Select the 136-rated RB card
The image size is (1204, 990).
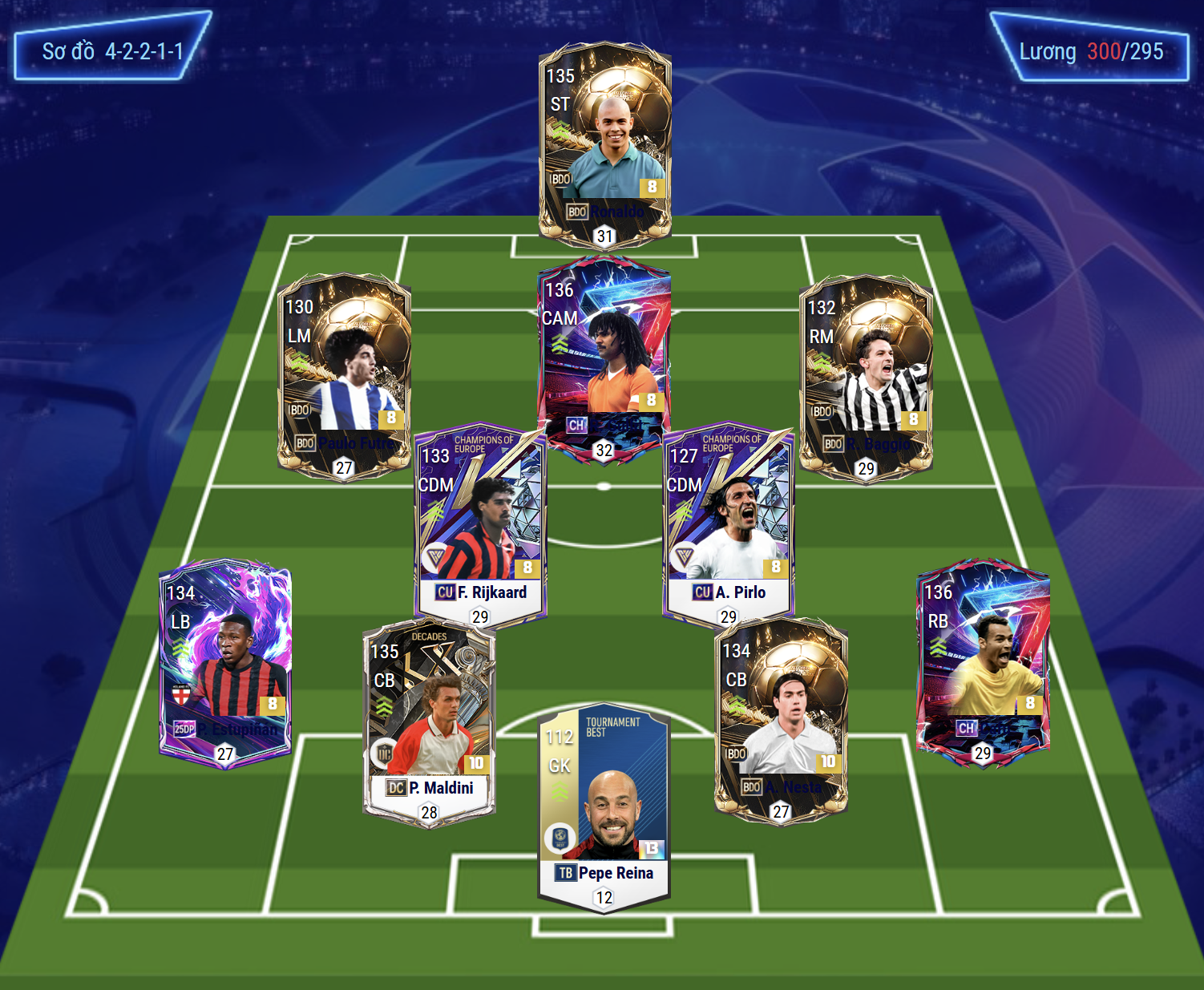(x=983, y=662)
